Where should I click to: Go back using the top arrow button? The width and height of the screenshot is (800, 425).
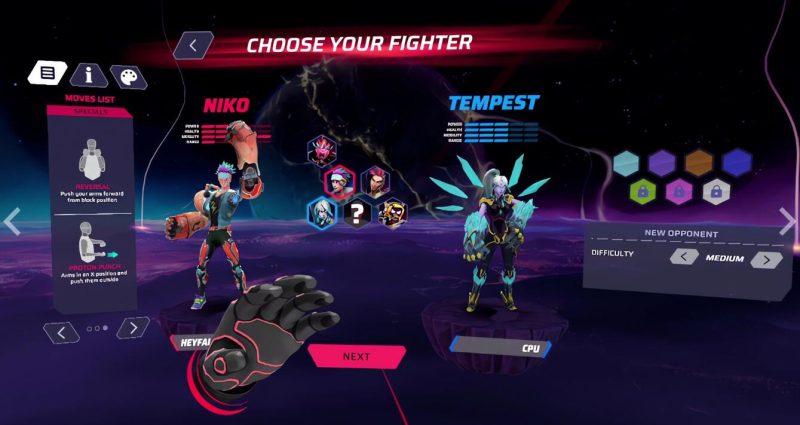[194, 45]
